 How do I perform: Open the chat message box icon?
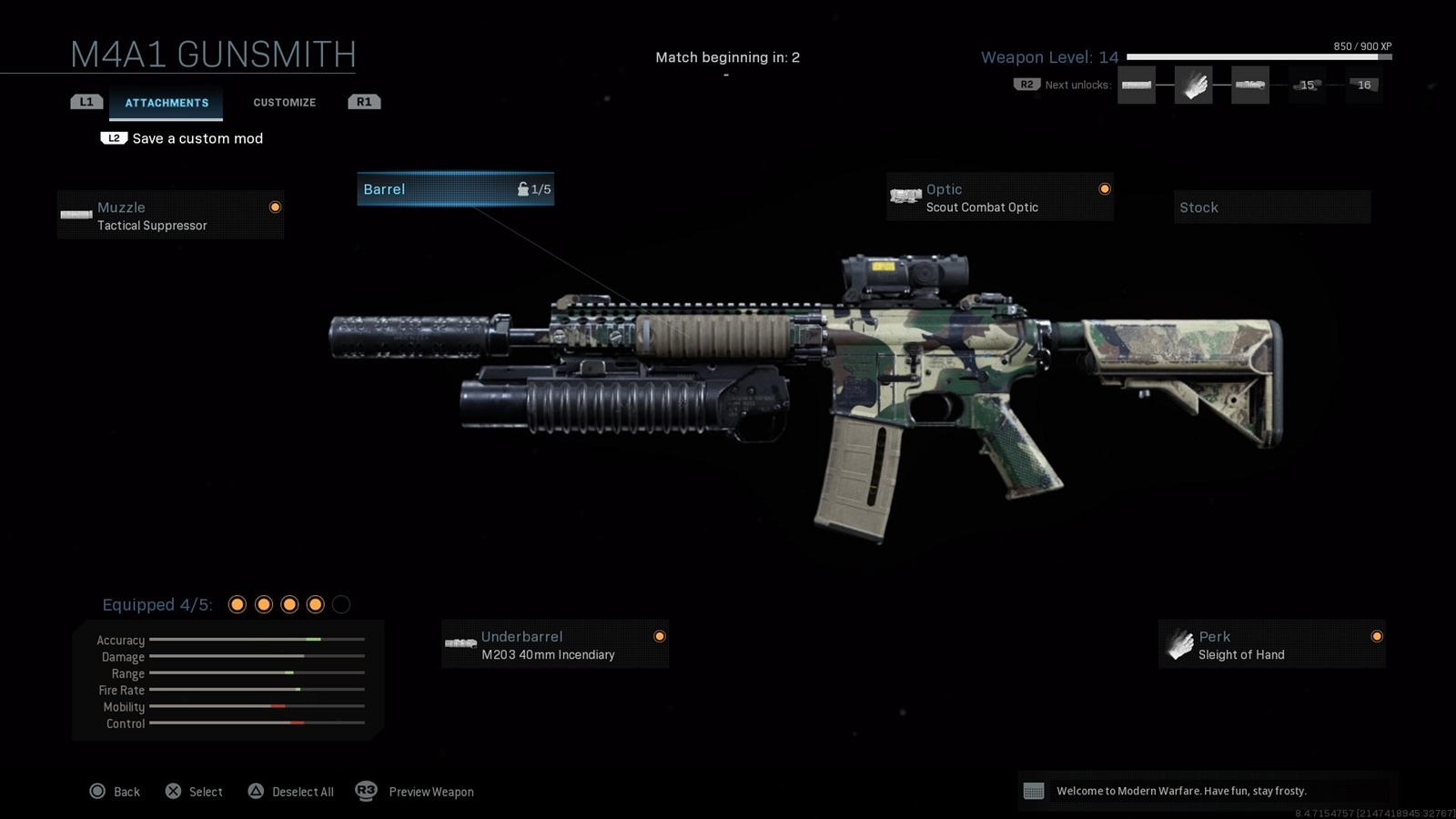(1034, 791)
